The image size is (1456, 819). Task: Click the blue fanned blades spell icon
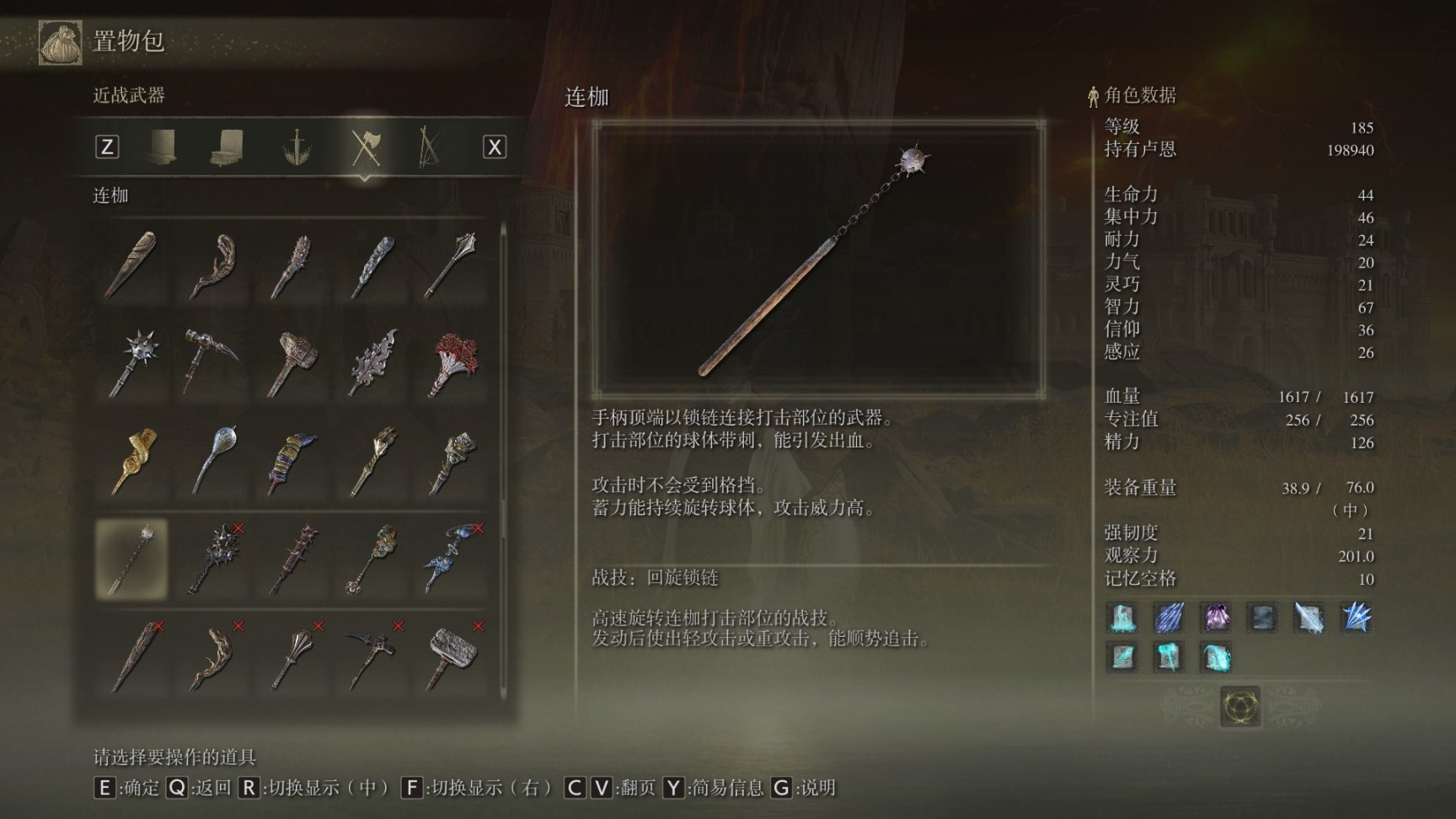[x=1356, y=618]
